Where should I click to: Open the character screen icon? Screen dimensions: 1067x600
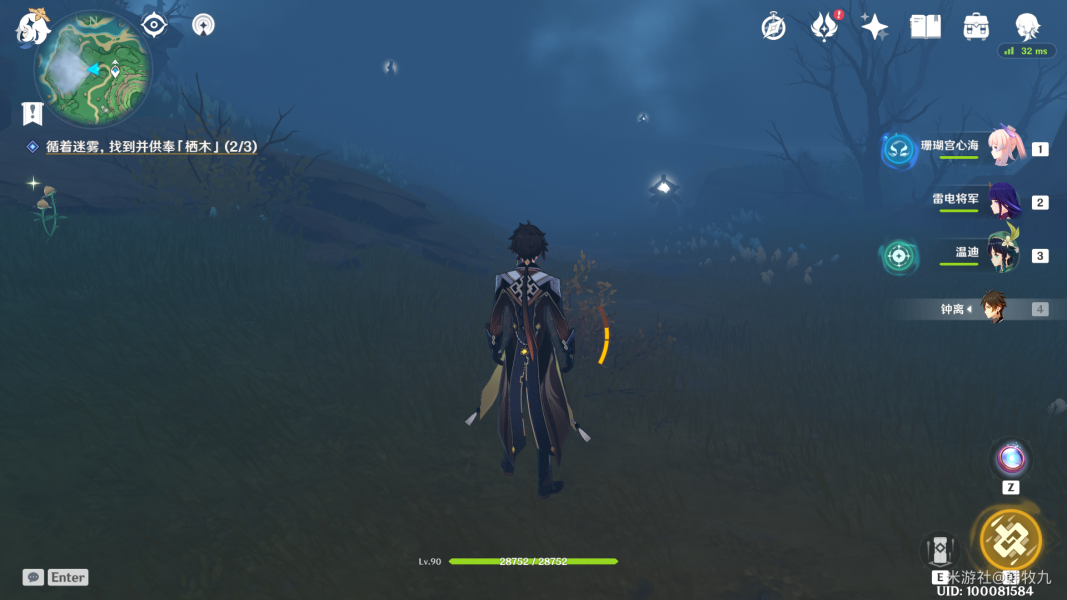1027,26
